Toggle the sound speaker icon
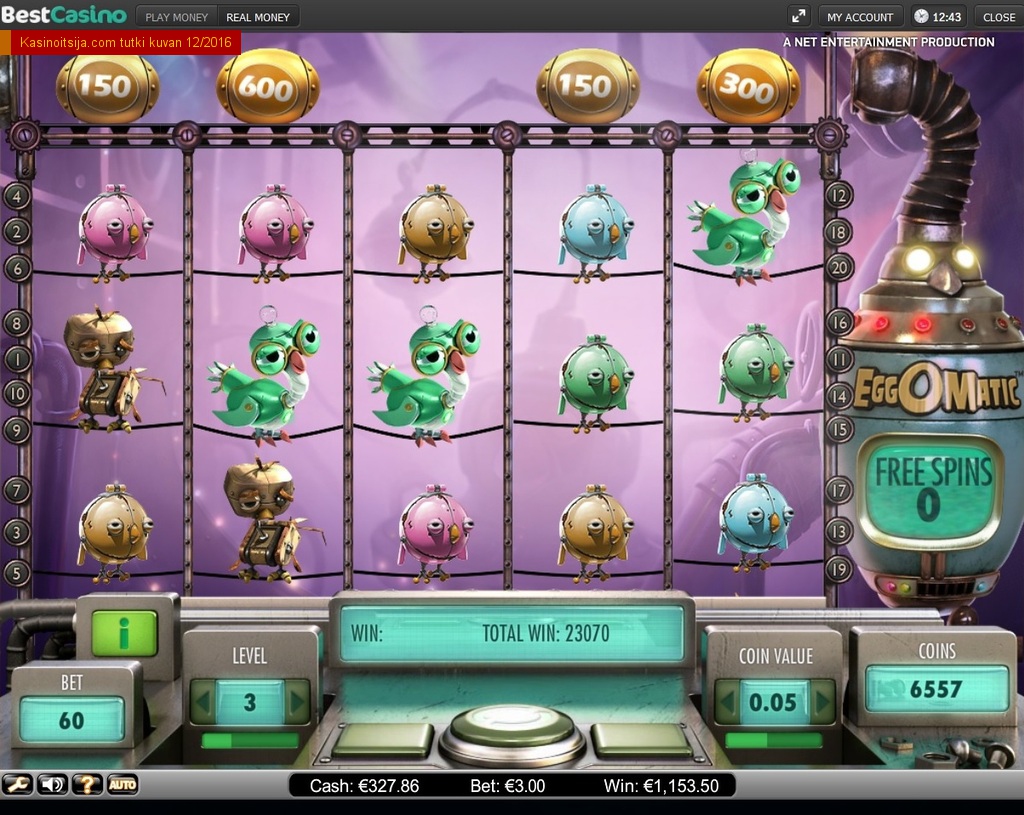This screenshot has width=1024, height=815. point(52,785)
